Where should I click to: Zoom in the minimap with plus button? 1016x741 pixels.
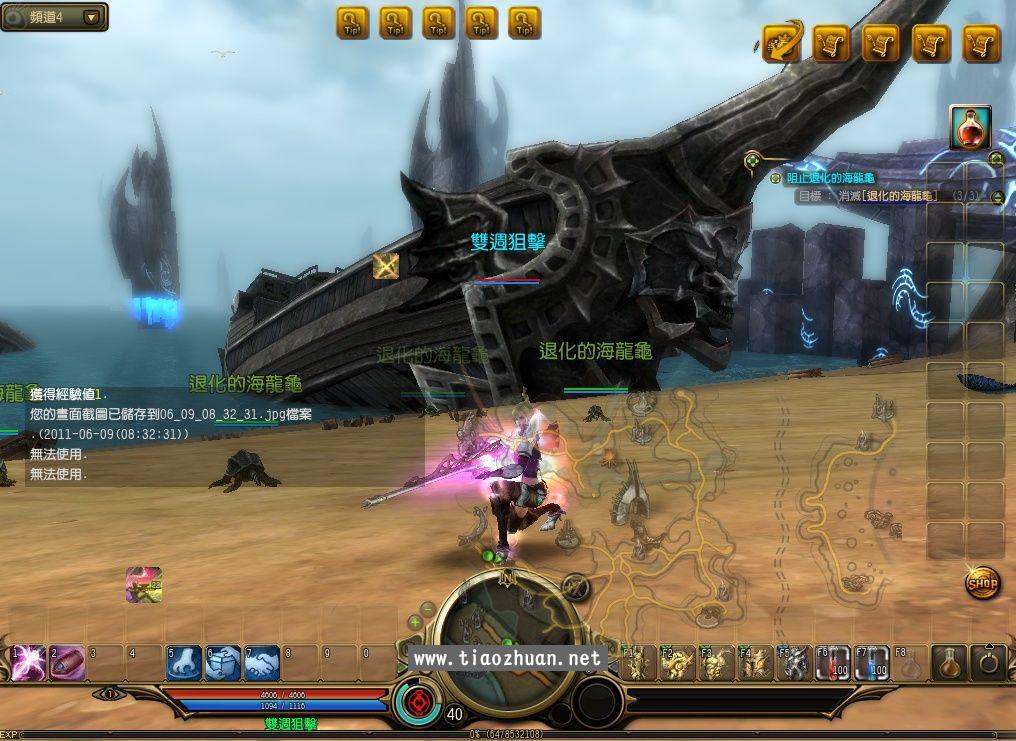click(x=415, y=622)
